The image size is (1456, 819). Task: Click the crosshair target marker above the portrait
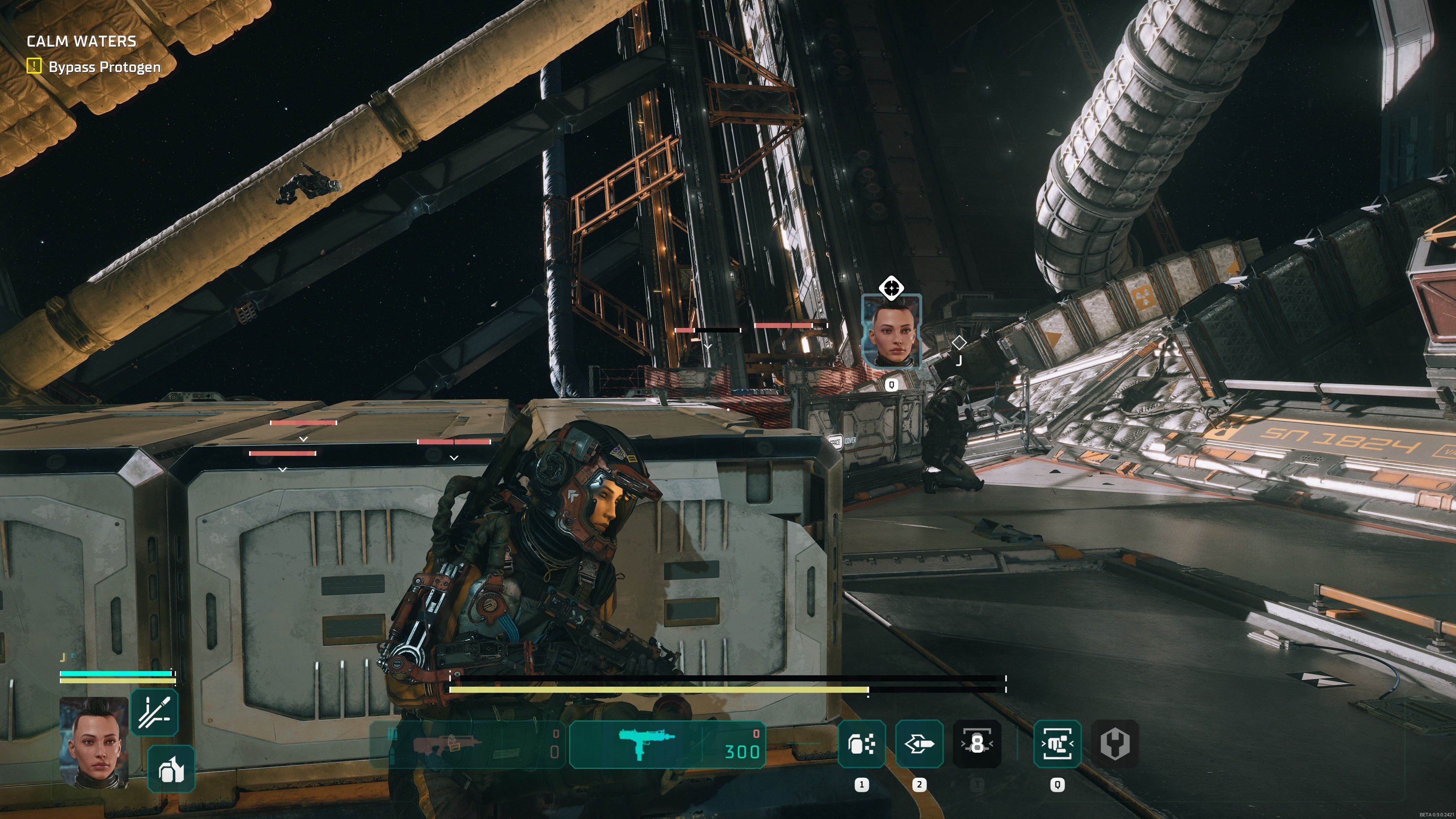point(891,288)
